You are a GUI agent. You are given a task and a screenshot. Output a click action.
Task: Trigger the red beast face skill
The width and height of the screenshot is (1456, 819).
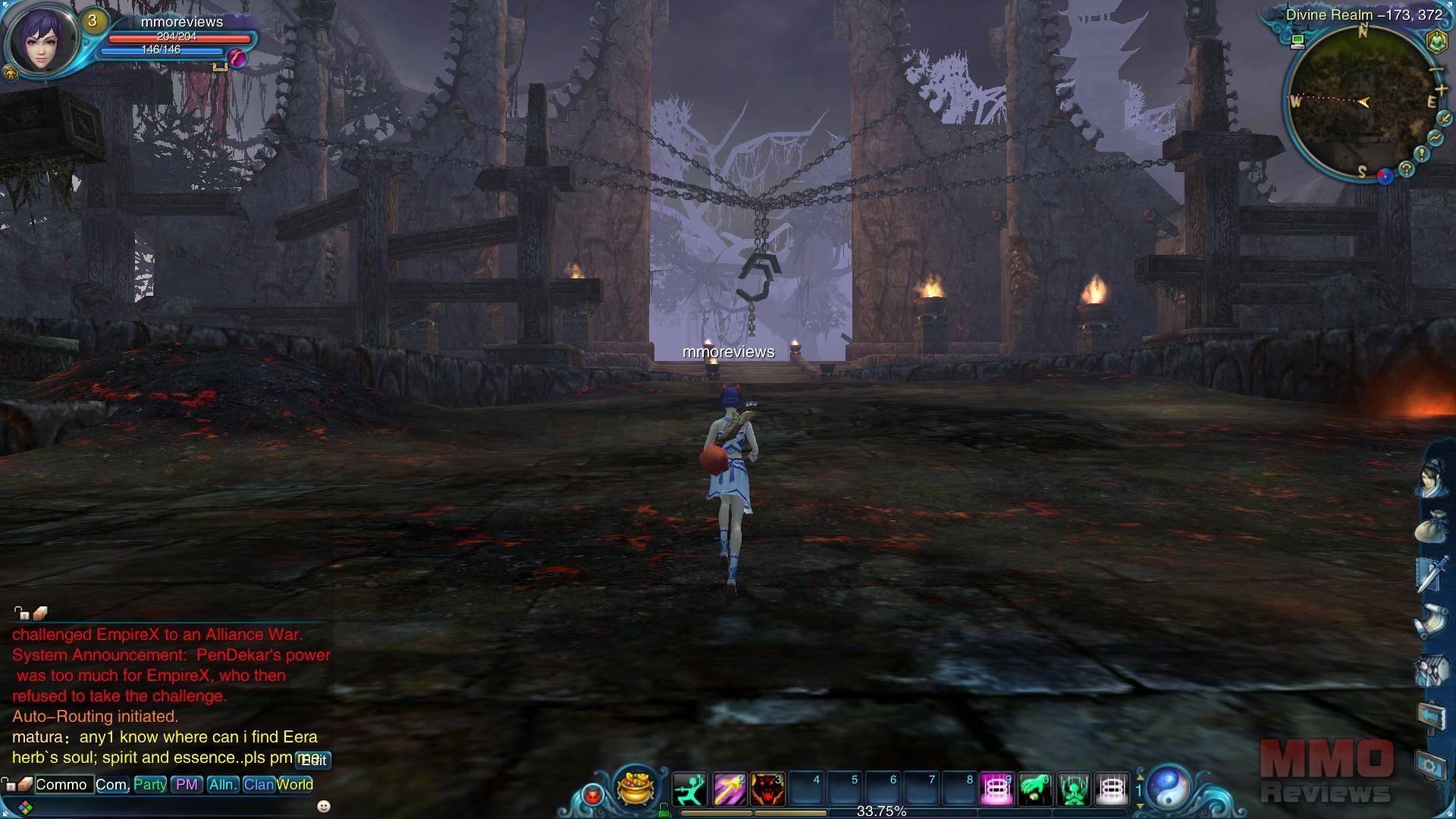767,789
